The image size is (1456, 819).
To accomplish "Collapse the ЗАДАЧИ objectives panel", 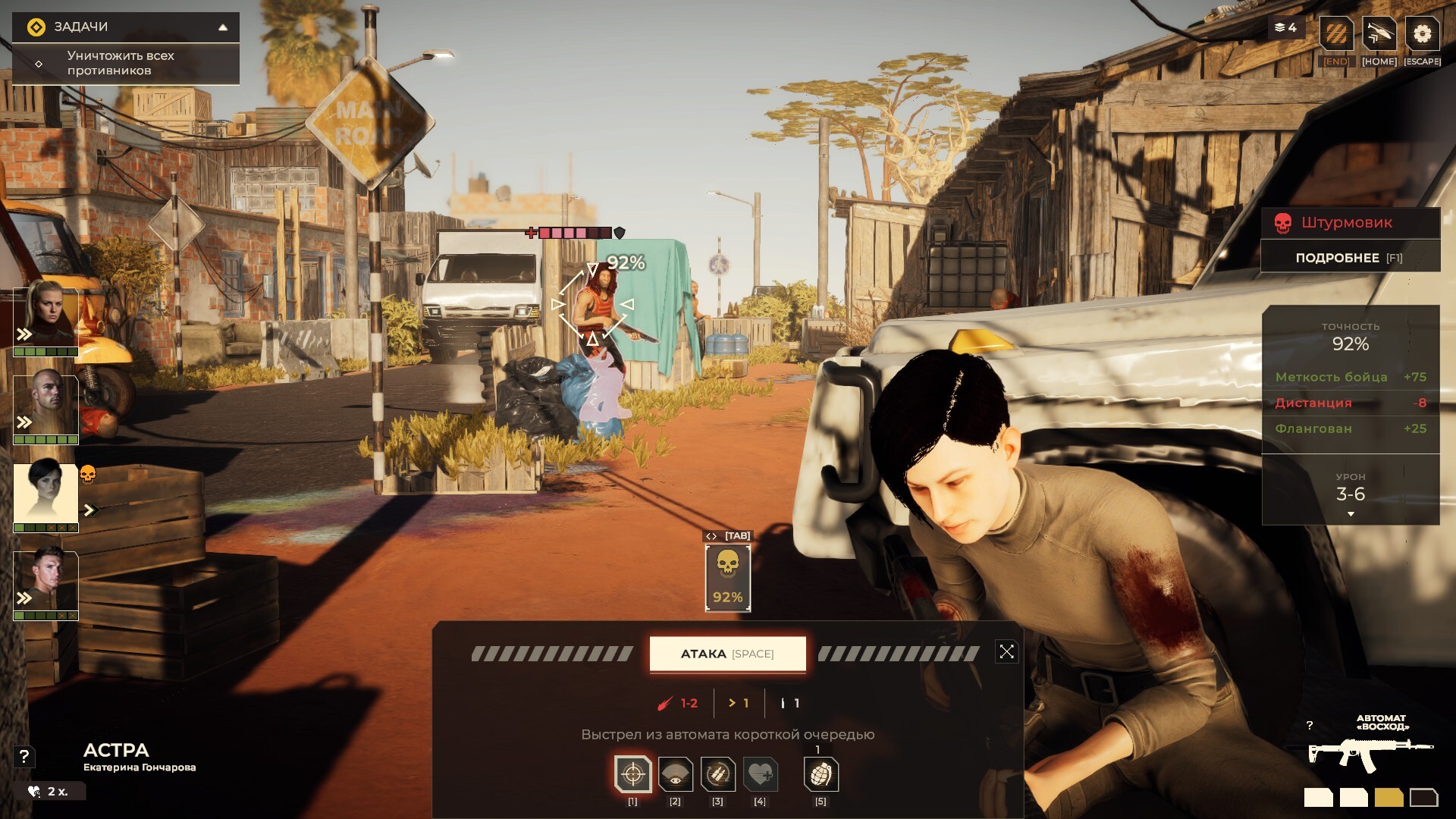I will 223,27.
